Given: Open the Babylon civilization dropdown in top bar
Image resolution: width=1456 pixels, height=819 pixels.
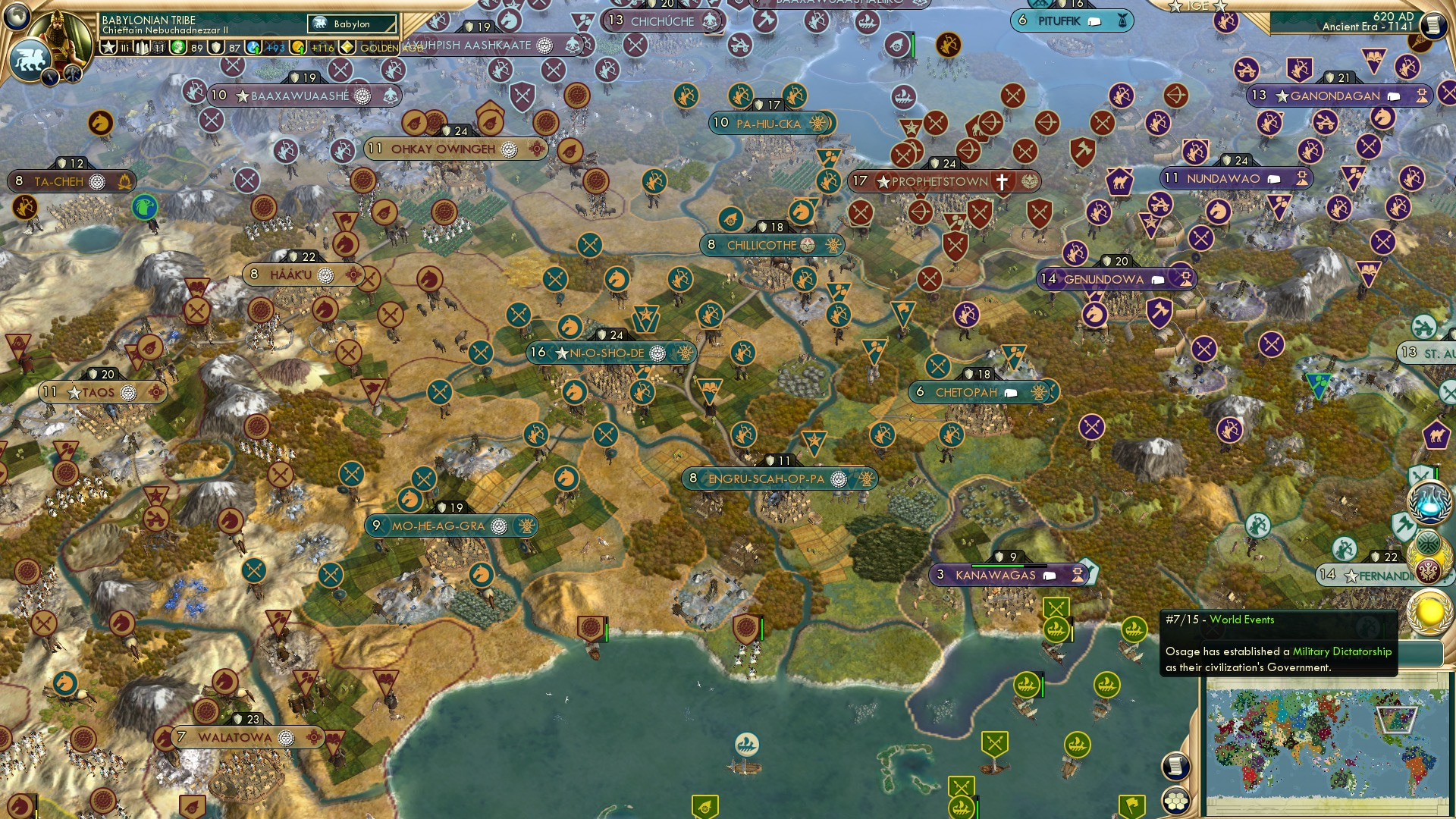Looking at the screenshot, I should [350, 24].
